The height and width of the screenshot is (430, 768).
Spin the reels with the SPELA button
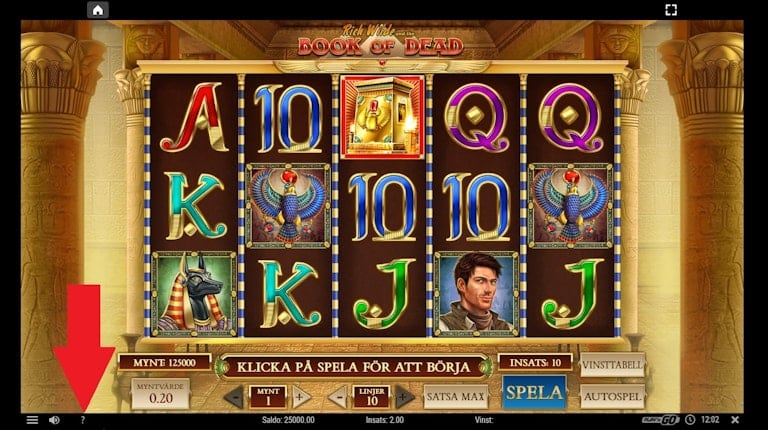pos(534,393)
